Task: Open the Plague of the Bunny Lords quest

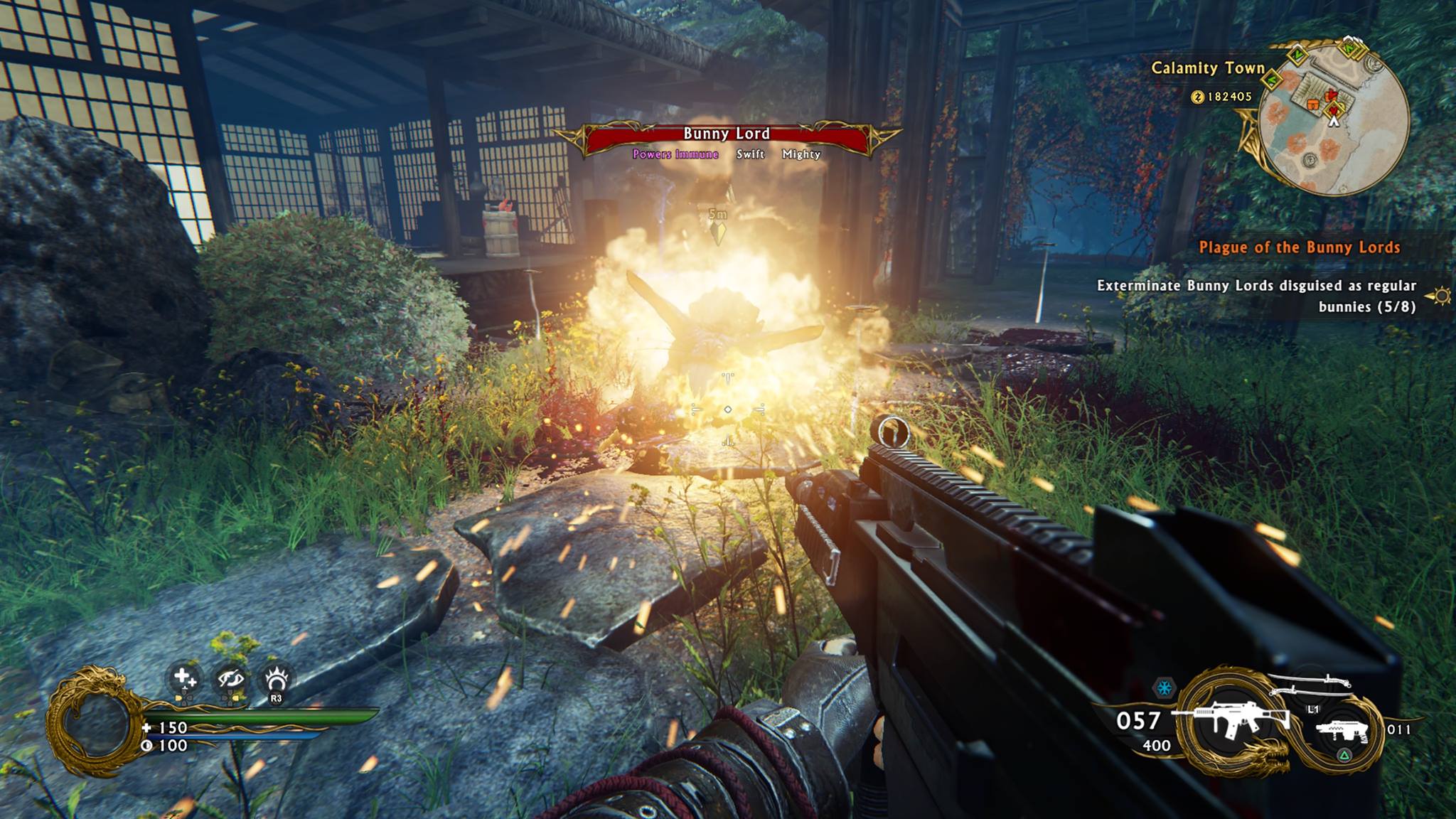Action: (1299, 247)
